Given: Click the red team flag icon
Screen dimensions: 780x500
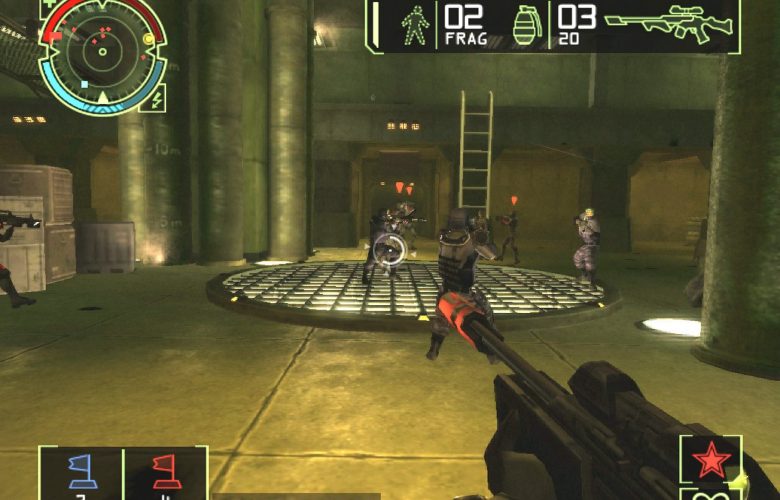Looking at the screenshot, I should point(165,470).
